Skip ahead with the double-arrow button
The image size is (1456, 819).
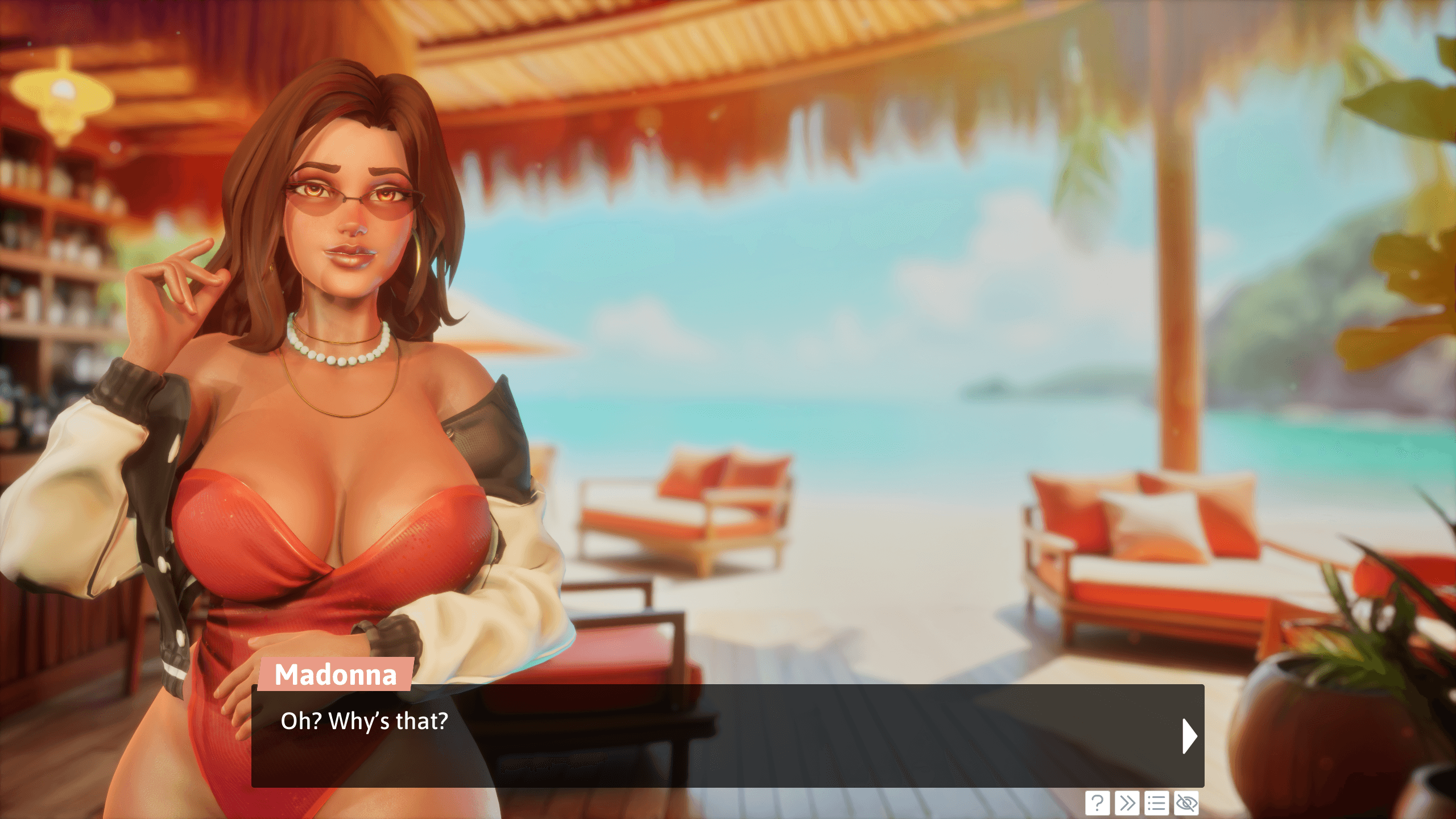coord(1127,803)
